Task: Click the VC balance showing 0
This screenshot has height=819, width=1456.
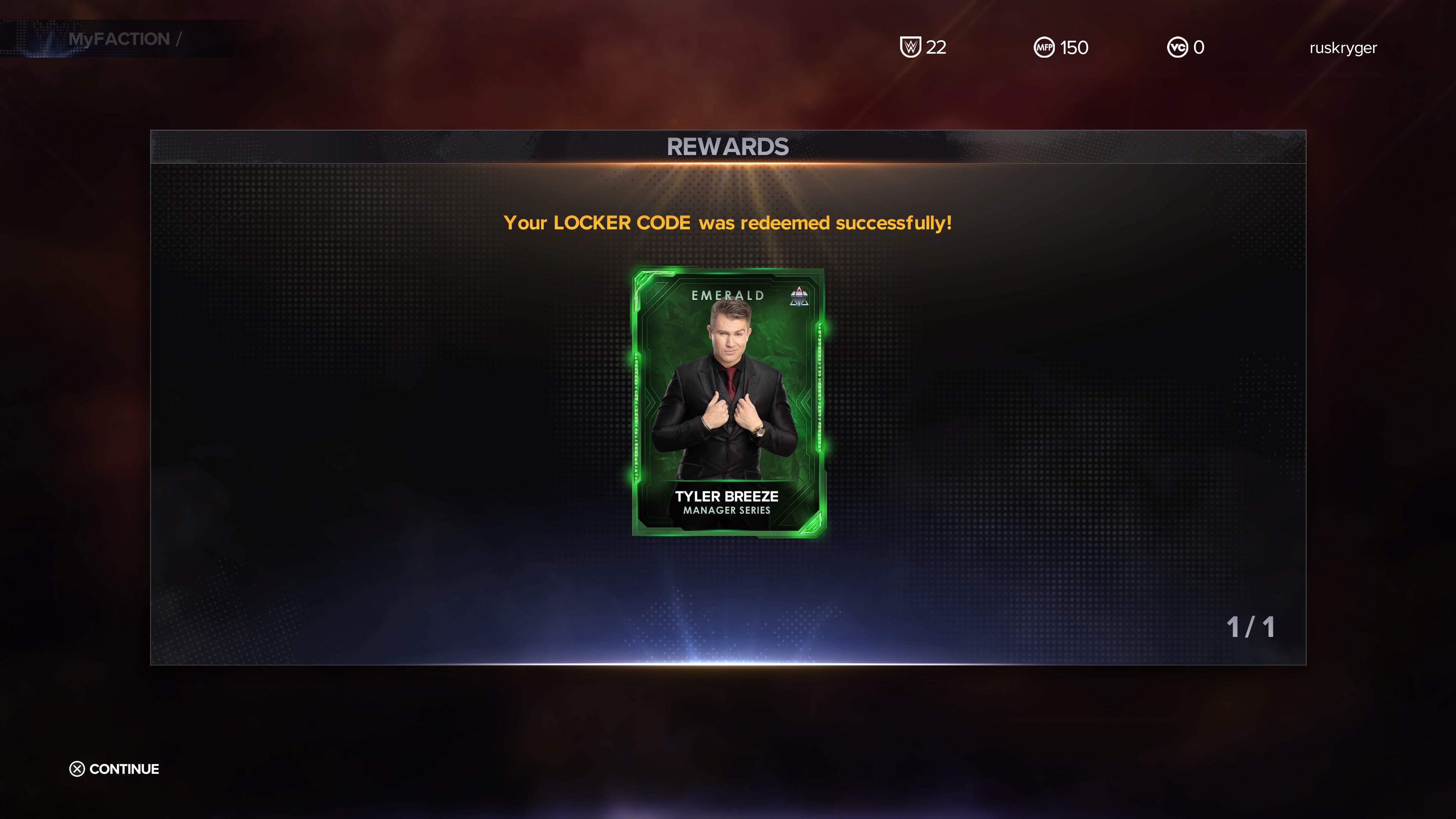Action: pyautogui.click(x=1199, y=47)
